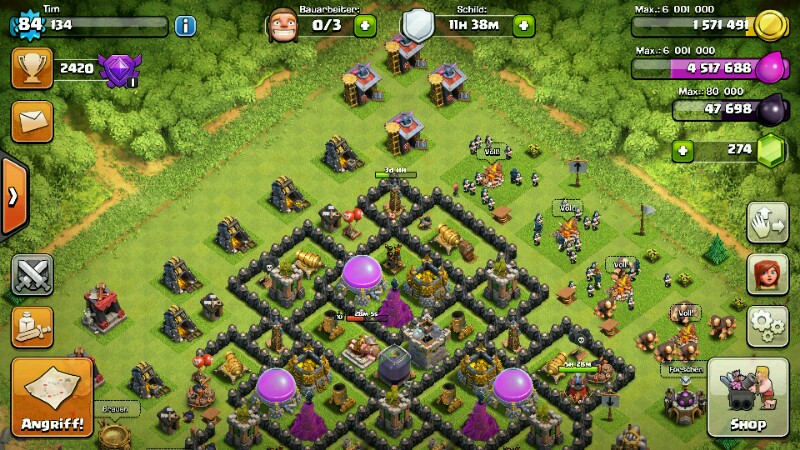Activate the hand-with-arrows layout editor button
This screenshot has width=800, height=450.
click(767, 222)
